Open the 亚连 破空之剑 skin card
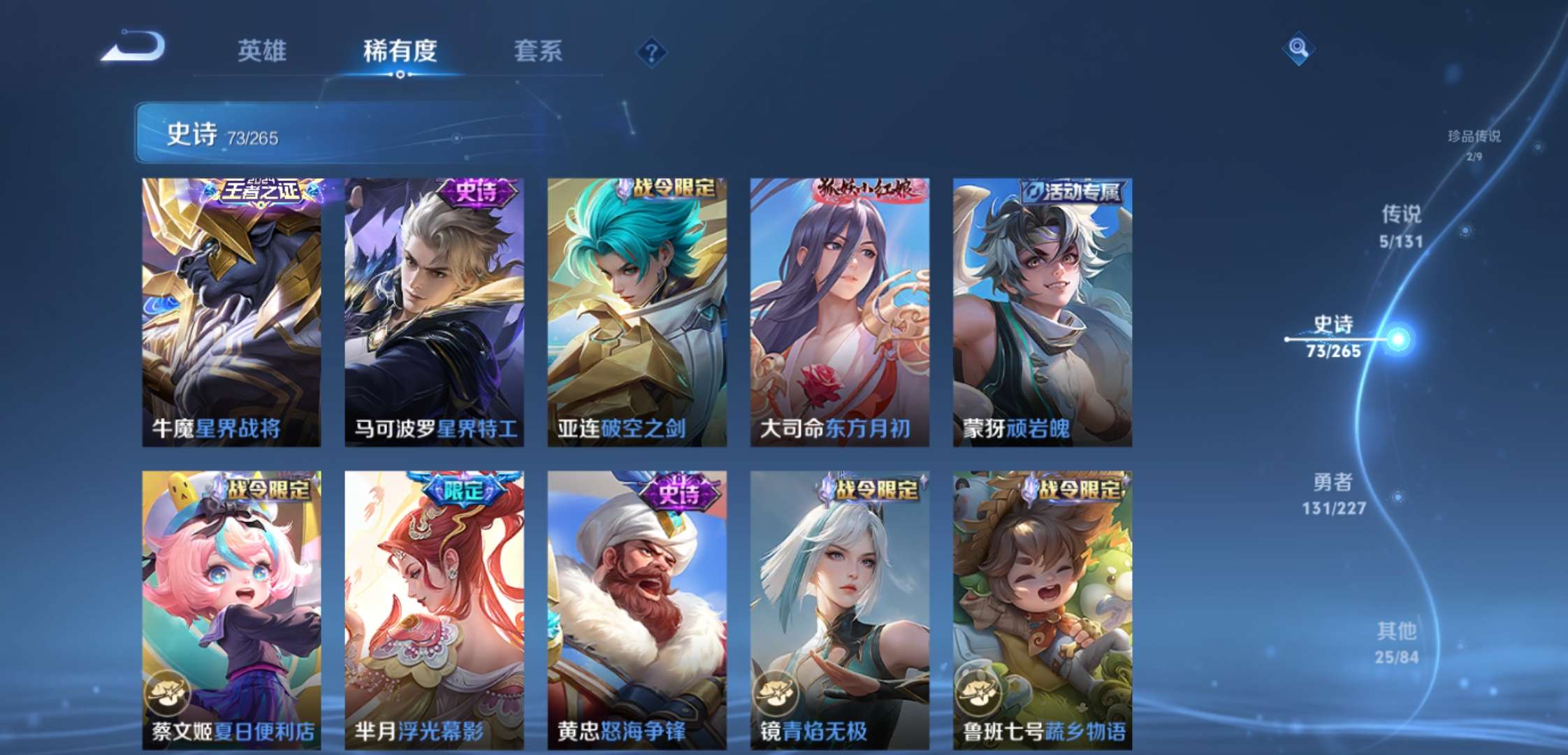This screenshot has width=1568, height=755. 637,312
